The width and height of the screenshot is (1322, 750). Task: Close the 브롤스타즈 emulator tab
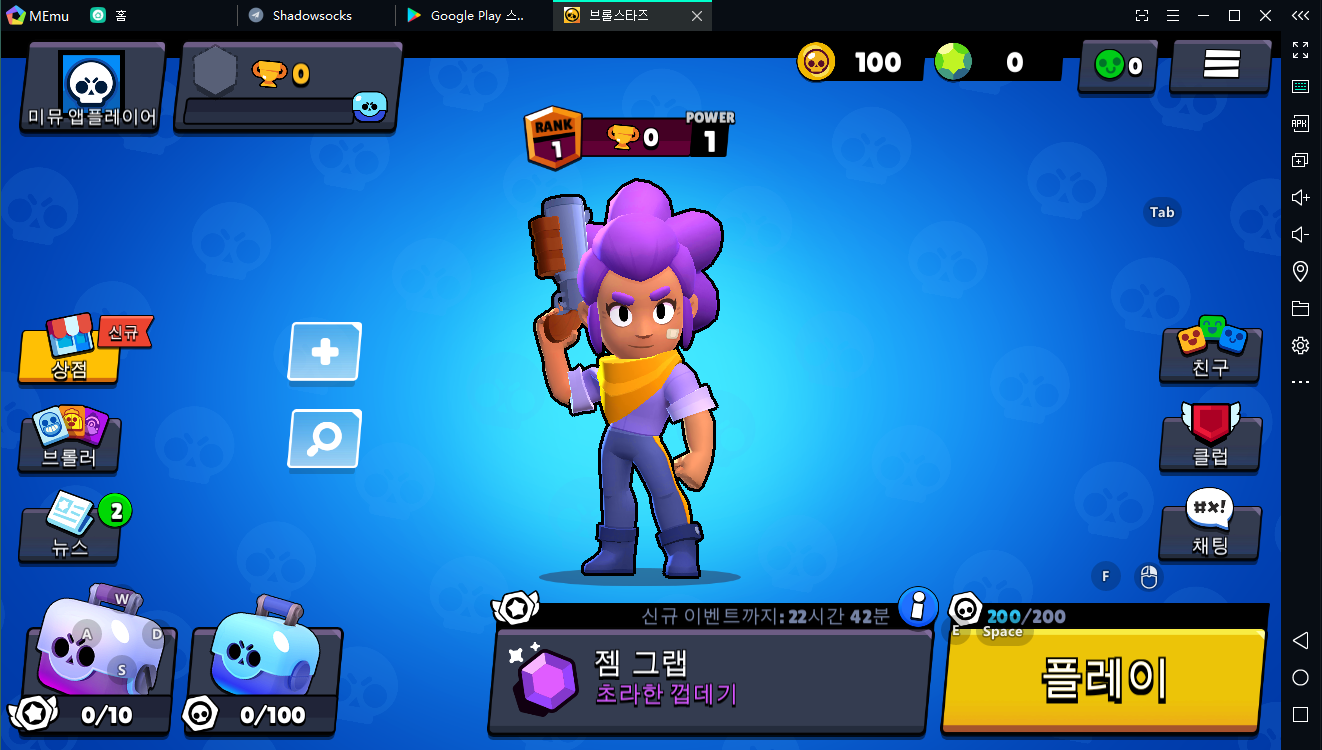pos(697,15)
